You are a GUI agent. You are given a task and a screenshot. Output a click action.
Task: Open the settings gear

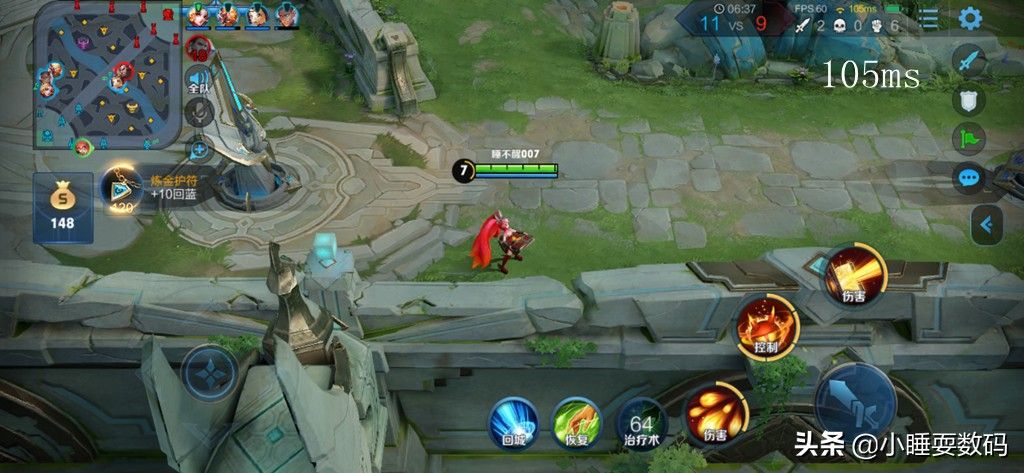[x=969, y=19]
